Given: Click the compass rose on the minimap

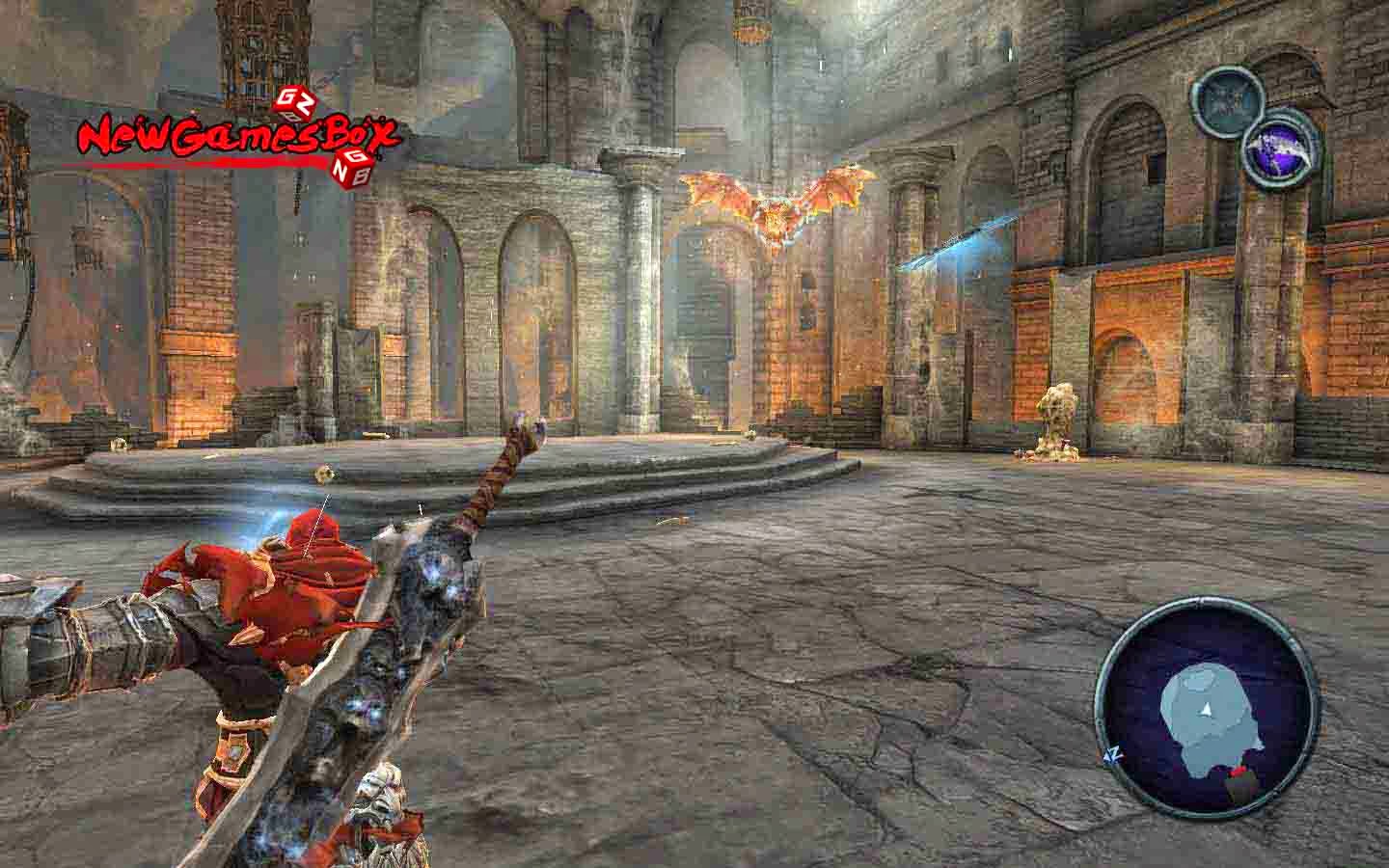Looking at the screenshot, I should tap(1114, 755).
